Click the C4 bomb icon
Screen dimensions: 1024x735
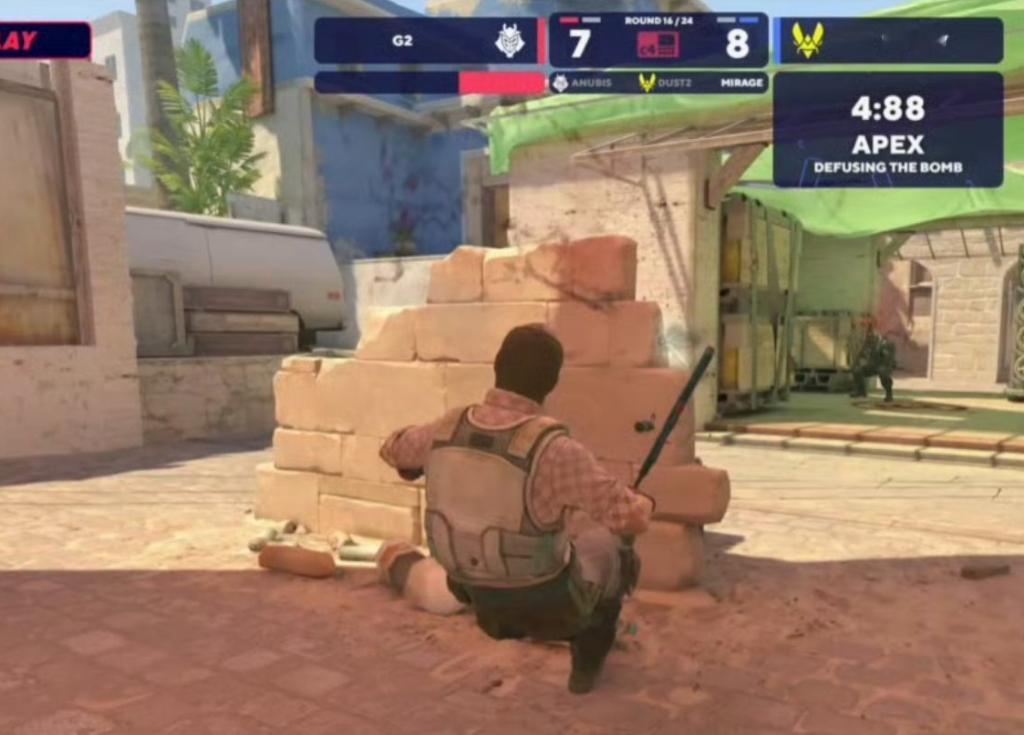658,45
